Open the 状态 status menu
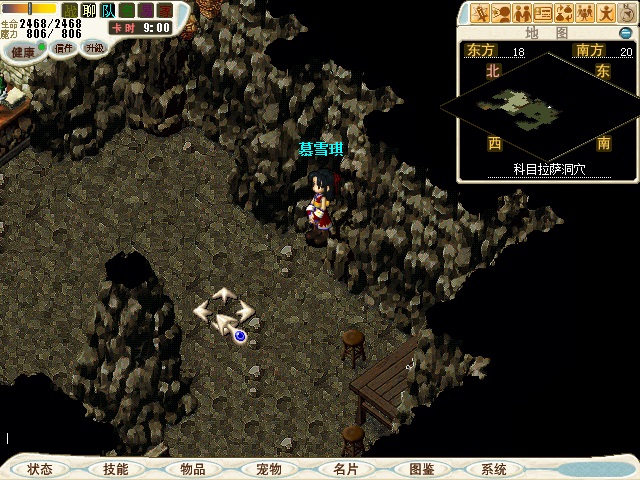The image size is (640, 480). click(40, 469)
